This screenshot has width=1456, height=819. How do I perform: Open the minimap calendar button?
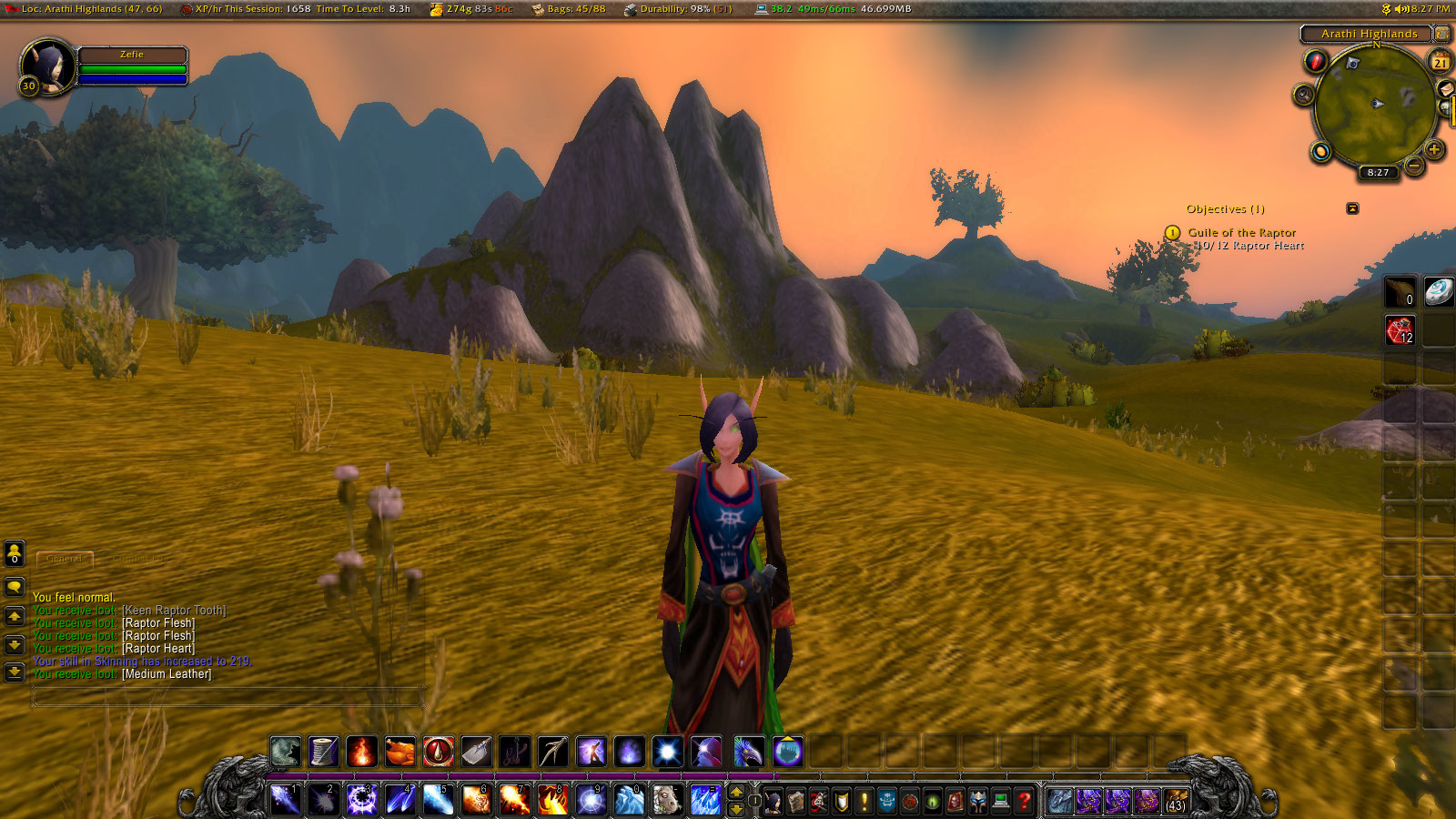tap(1440, 62)
